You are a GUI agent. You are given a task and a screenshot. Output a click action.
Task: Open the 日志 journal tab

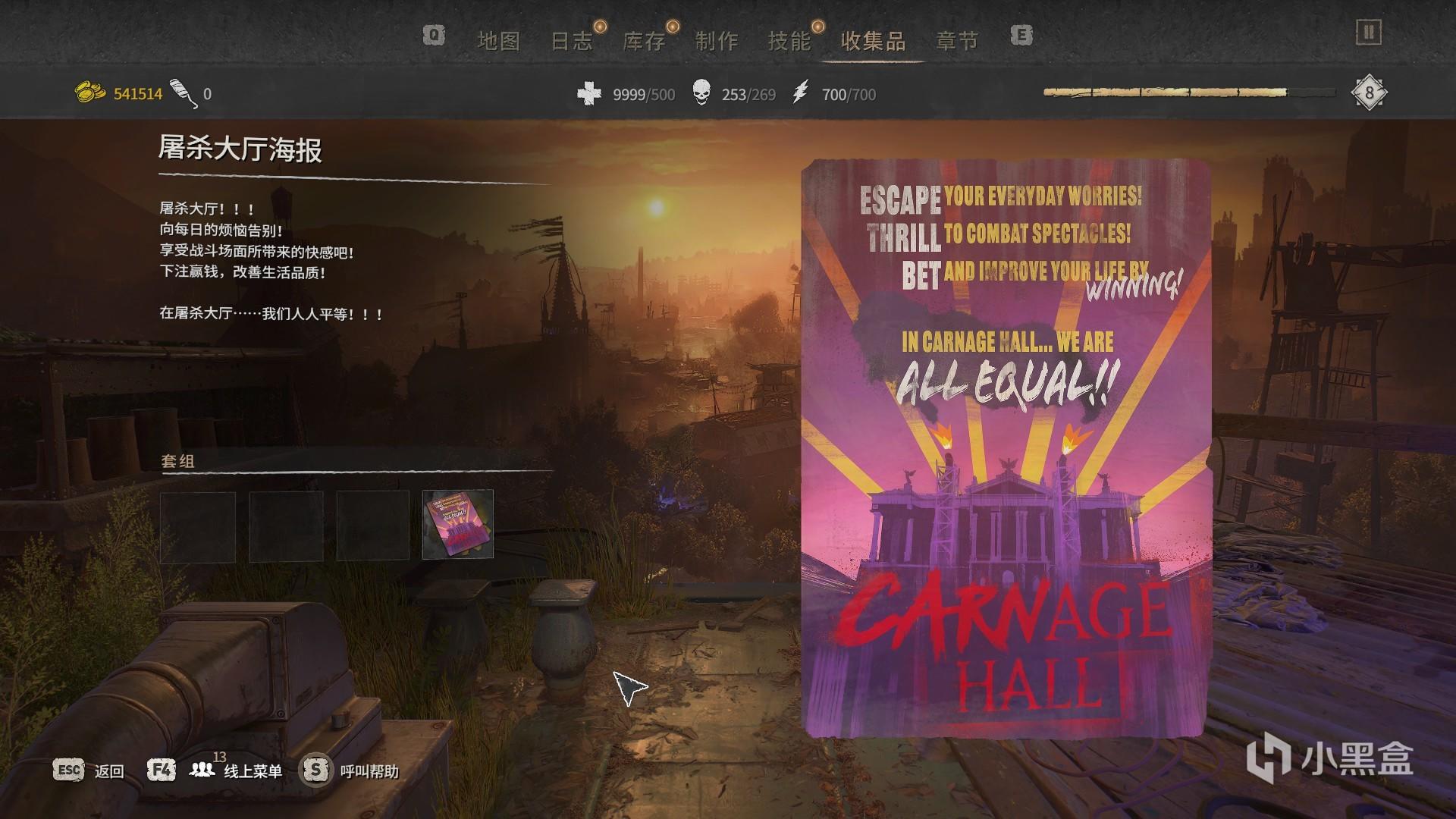(571, 41)
